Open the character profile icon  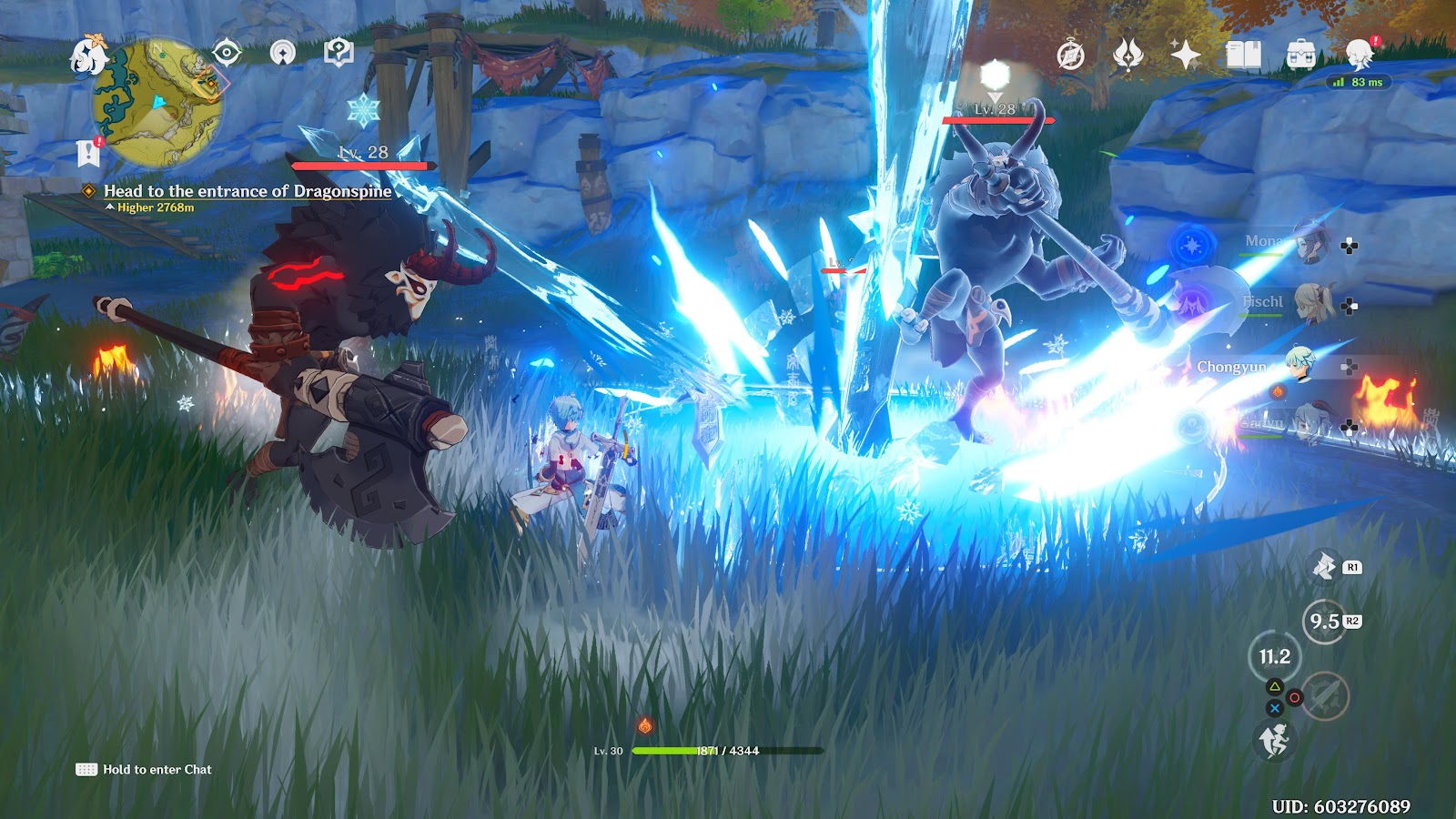pos(1360,55)
